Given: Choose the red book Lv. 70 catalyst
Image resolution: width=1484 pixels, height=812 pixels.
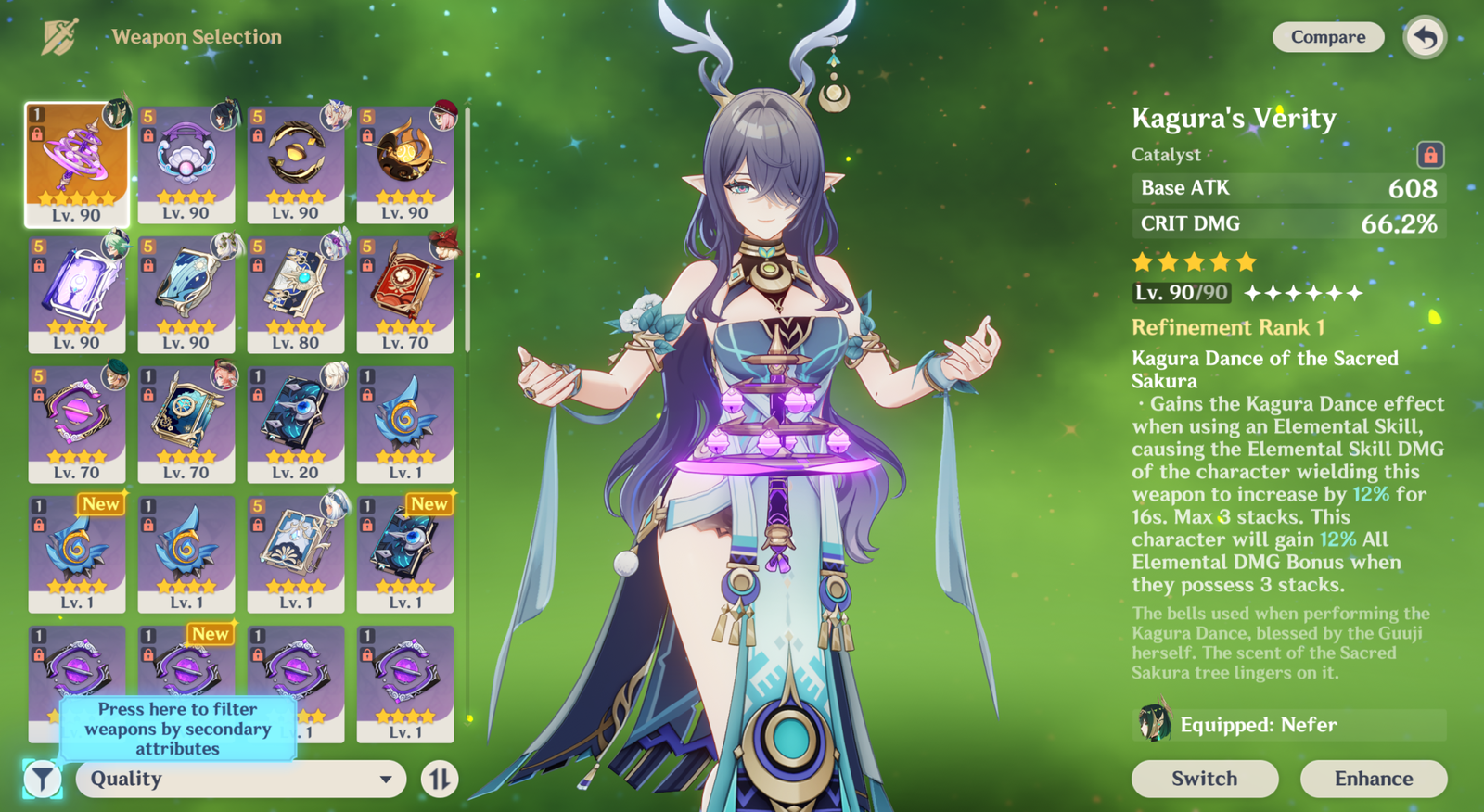Looking at the screenshot, I should tap(405, 295).
